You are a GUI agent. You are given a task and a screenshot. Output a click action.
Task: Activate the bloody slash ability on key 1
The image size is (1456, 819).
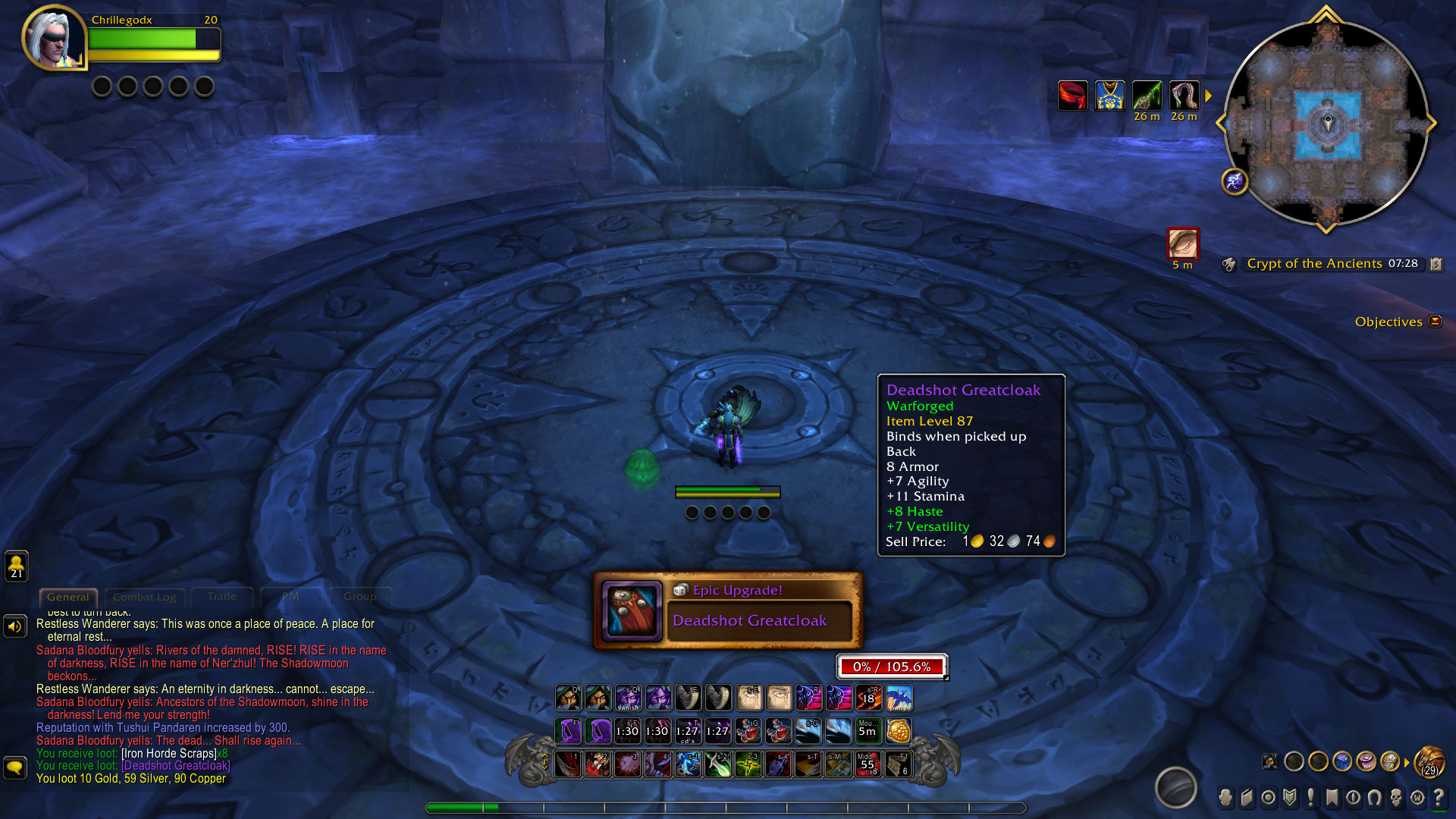568,764
